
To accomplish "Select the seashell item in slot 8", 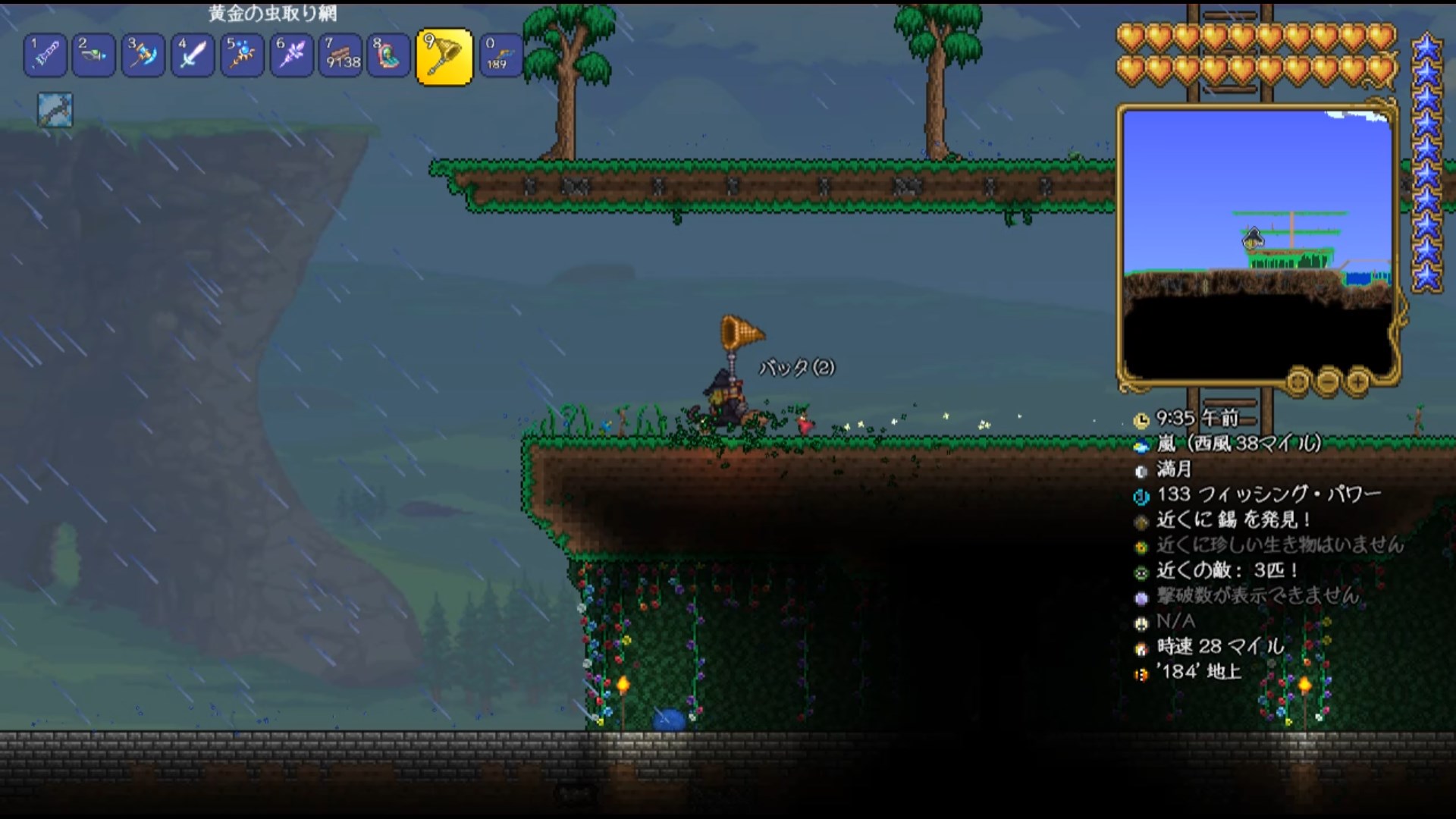I will click(389, 55).
